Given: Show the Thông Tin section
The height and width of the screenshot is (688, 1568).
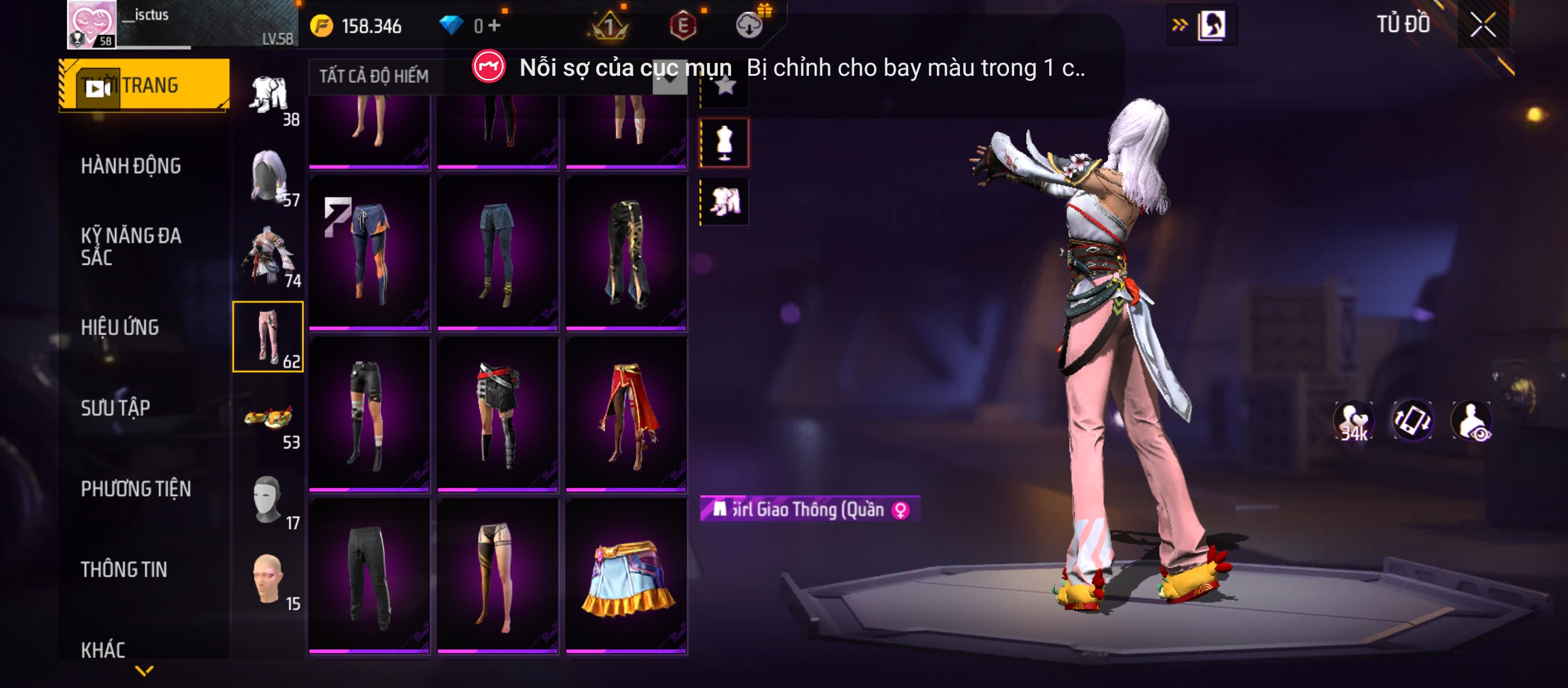Looking at the screenshot, I should pos(124,570).
